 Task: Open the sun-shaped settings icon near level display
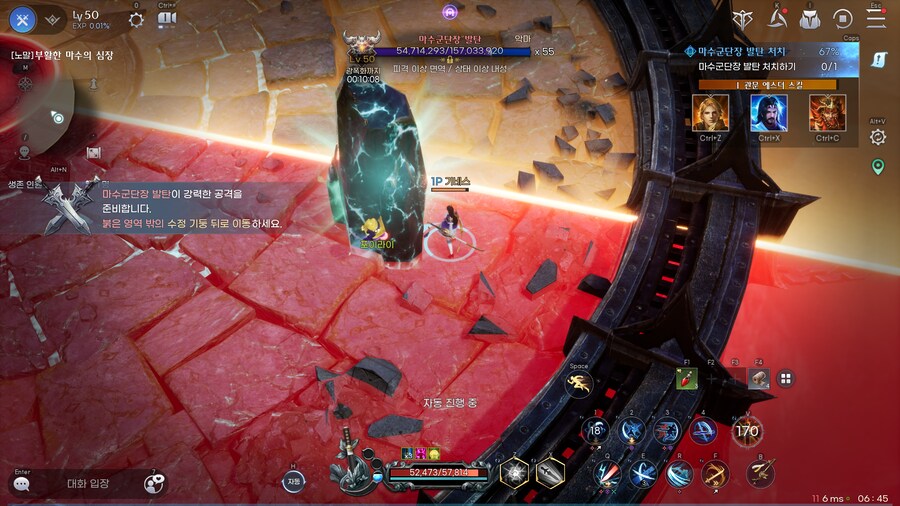(137, 19)
